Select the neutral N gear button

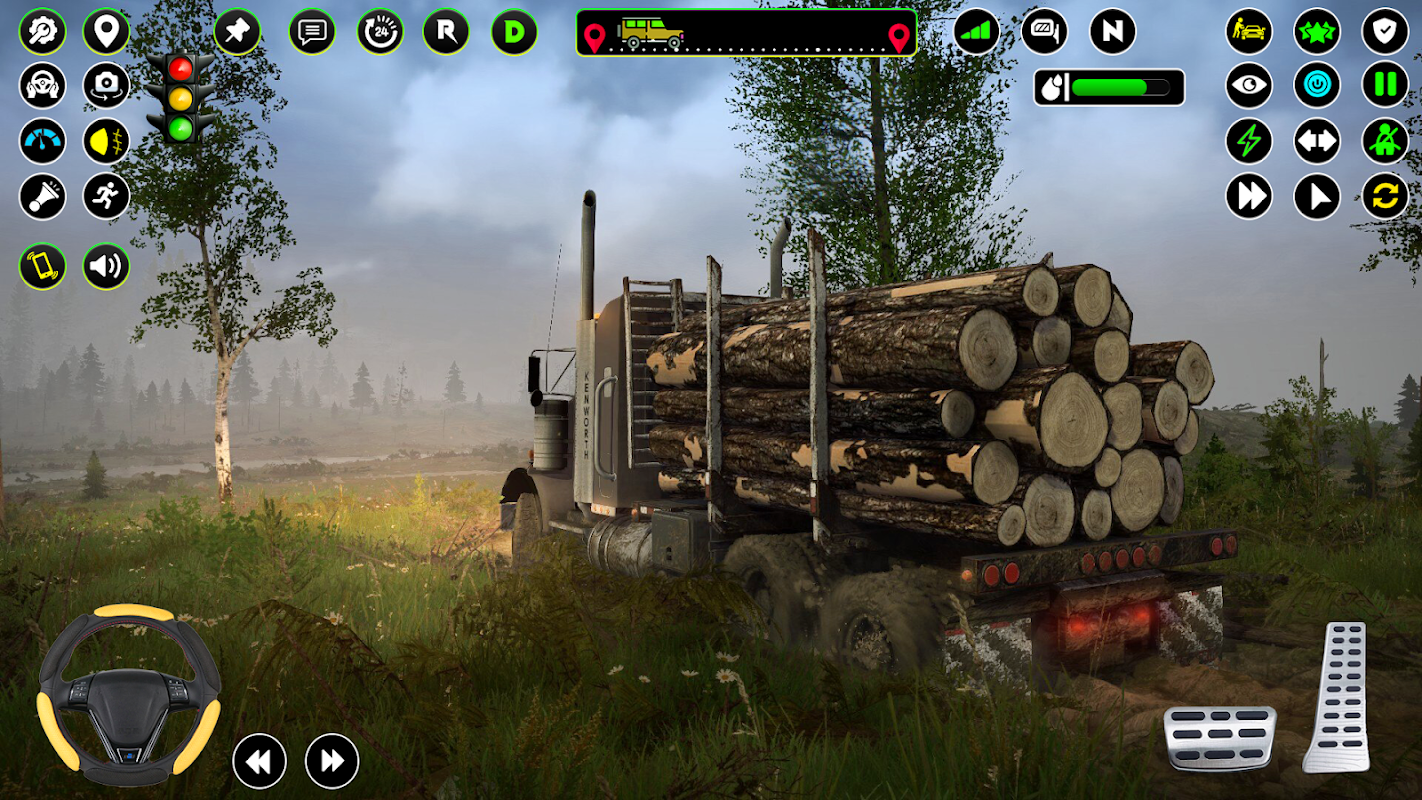coord(1112,32)
